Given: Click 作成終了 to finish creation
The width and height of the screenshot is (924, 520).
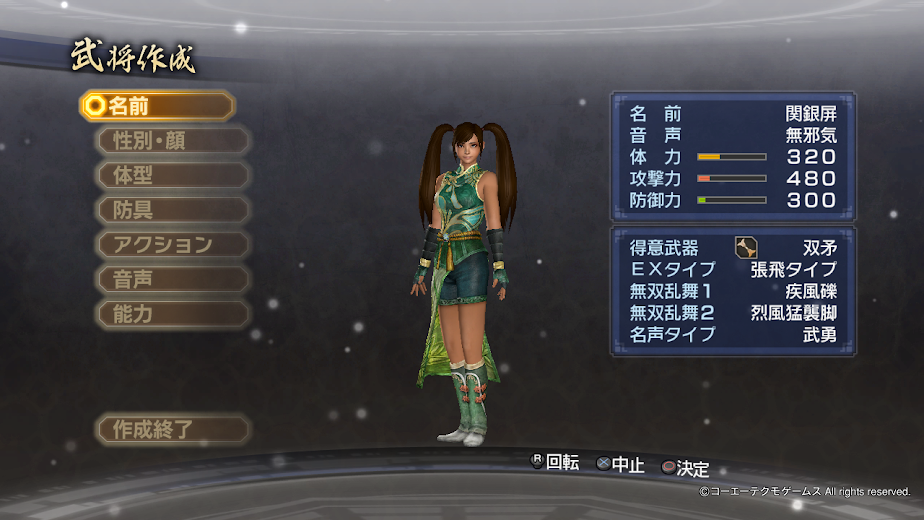Looking at the screenshot, I should point(171,430).
